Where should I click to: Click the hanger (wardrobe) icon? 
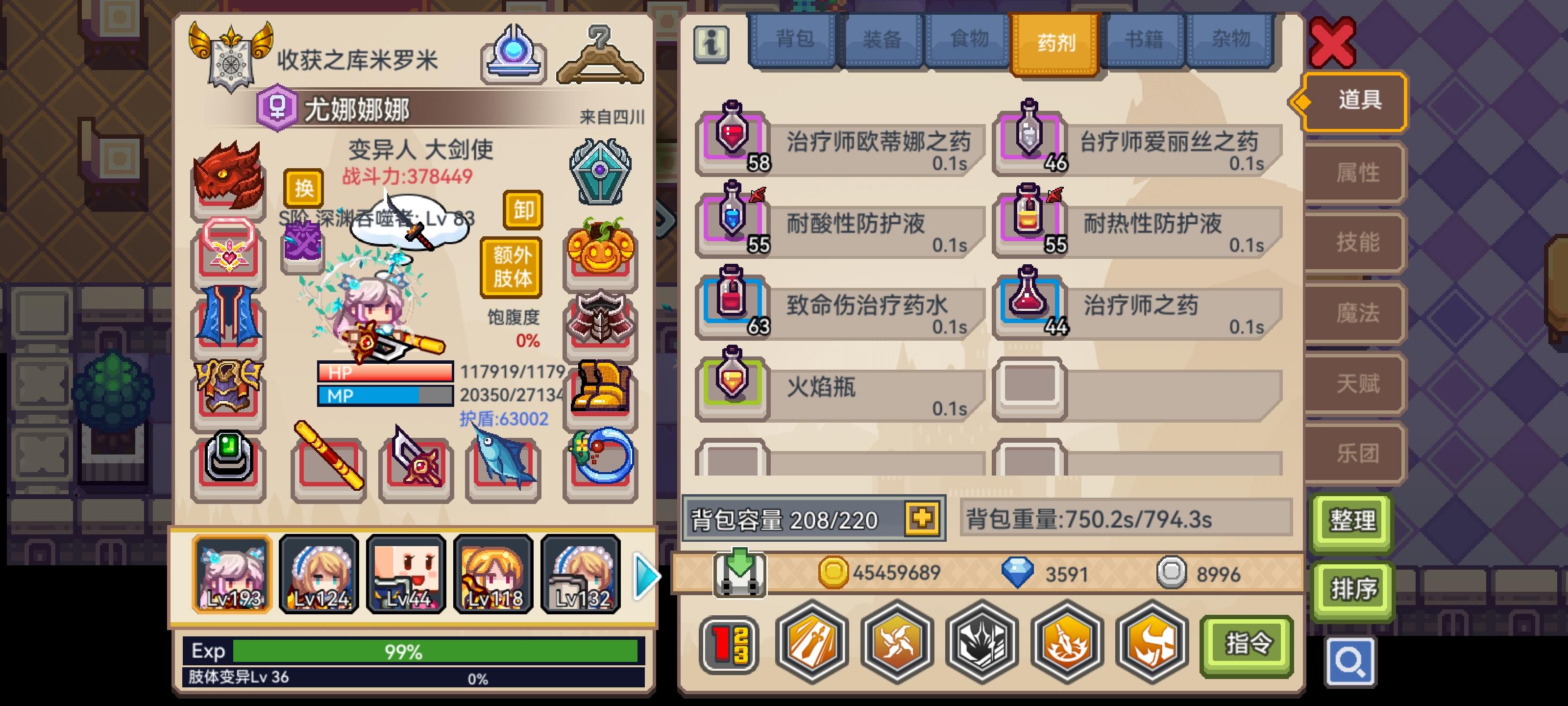pyautogui.click(x=600, y=55)
